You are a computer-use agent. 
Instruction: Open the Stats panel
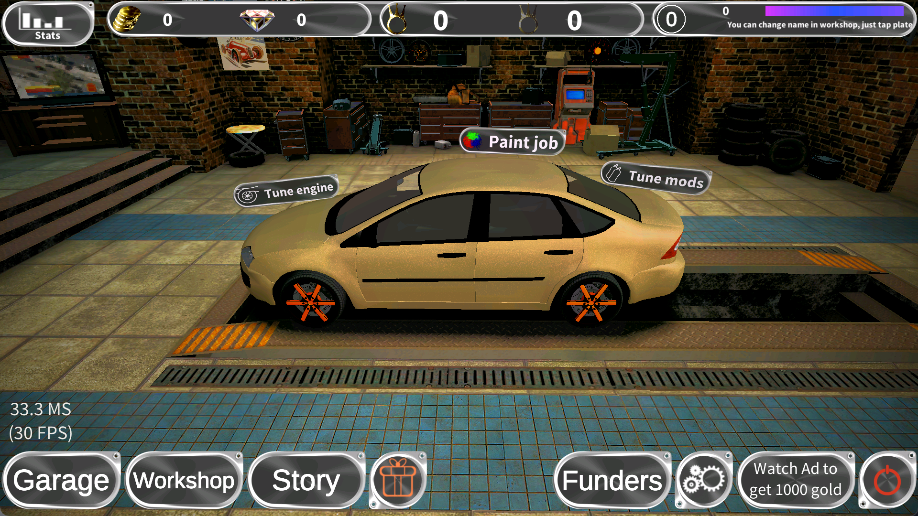tap(48, 24)
